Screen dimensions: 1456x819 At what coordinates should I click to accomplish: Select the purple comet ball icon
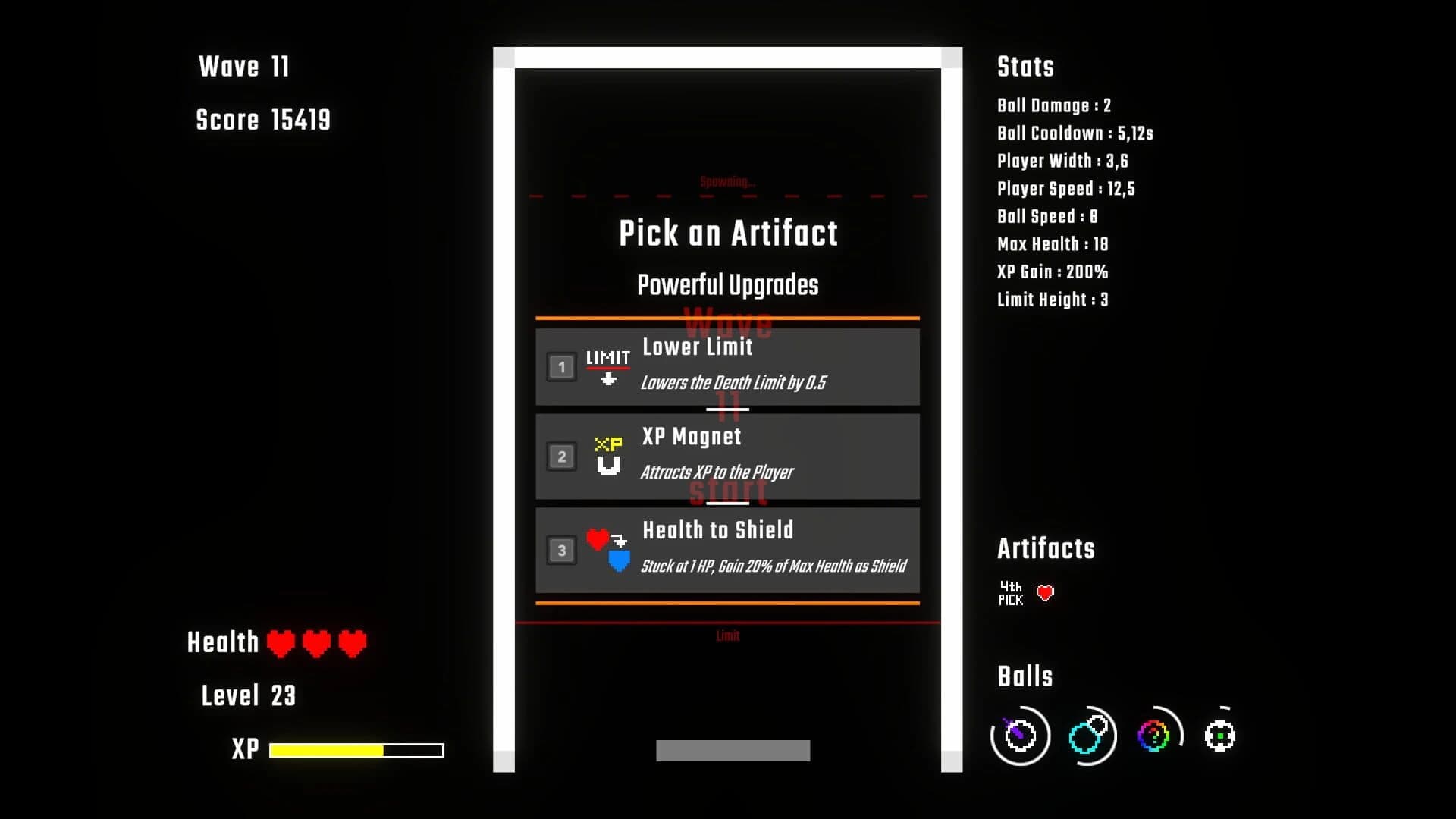click(x=1019, y=735)
